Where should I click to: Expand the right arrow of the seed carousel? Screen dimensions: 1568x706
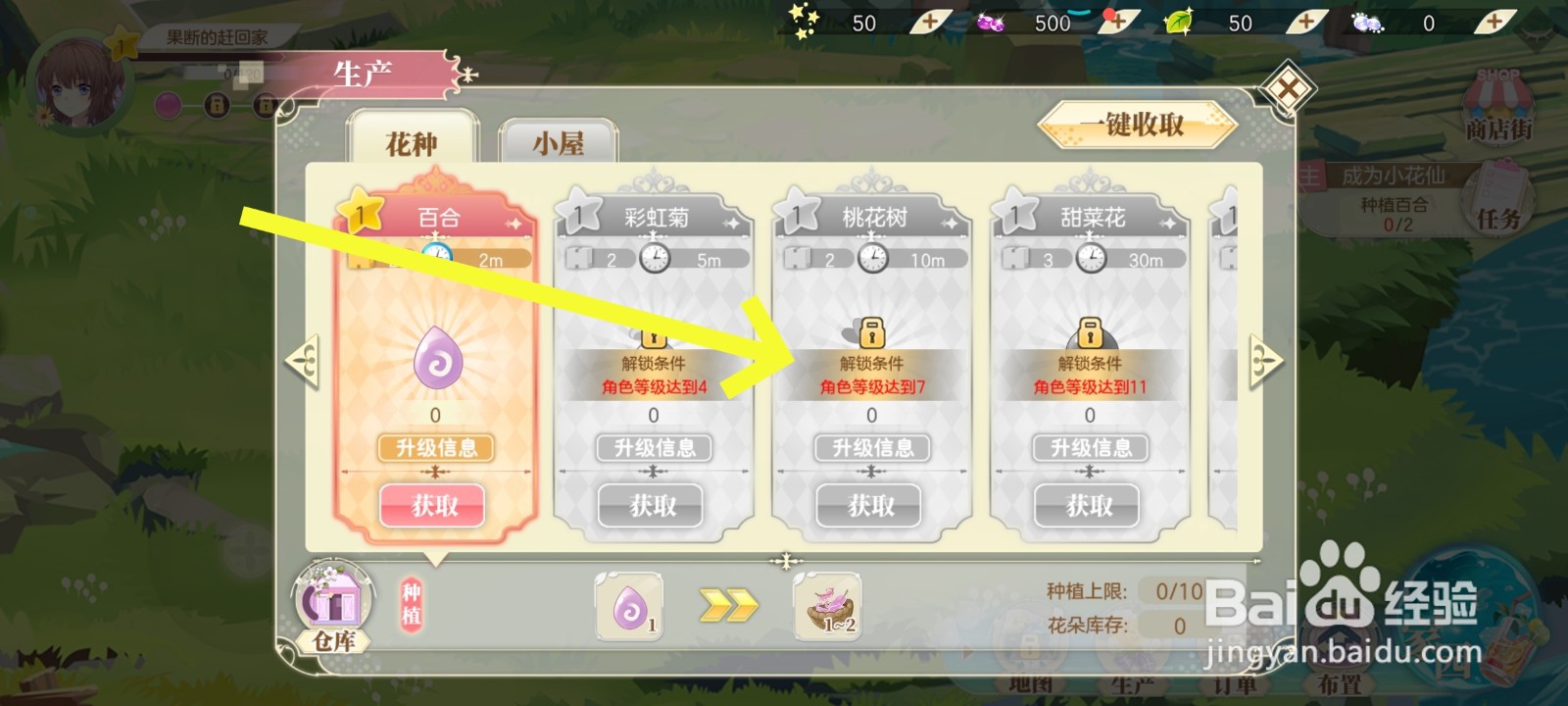point(1265,359)
